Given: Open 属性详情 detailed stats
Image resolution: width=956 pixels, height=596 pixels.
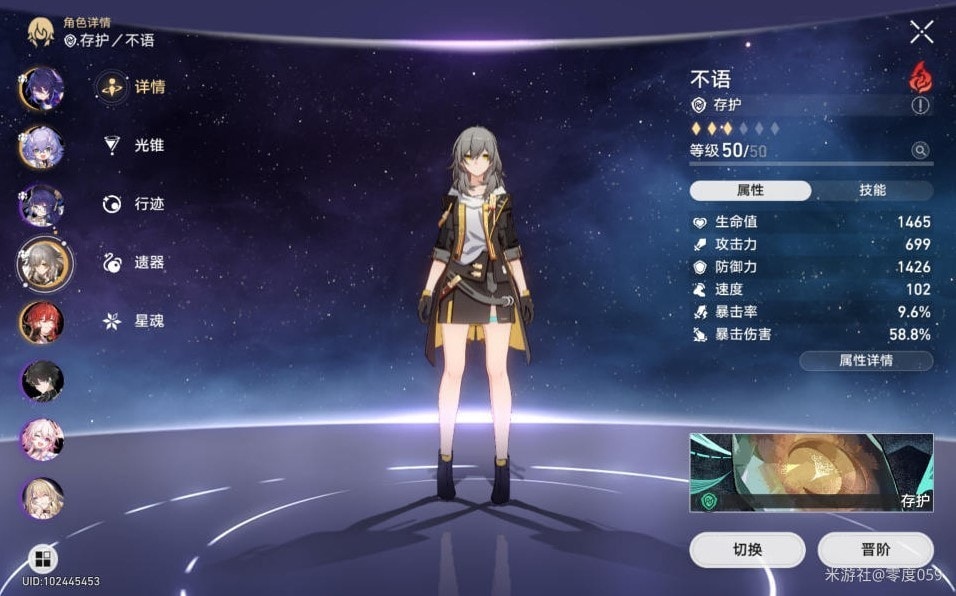Looking at the screenshot, I should 865,361.
